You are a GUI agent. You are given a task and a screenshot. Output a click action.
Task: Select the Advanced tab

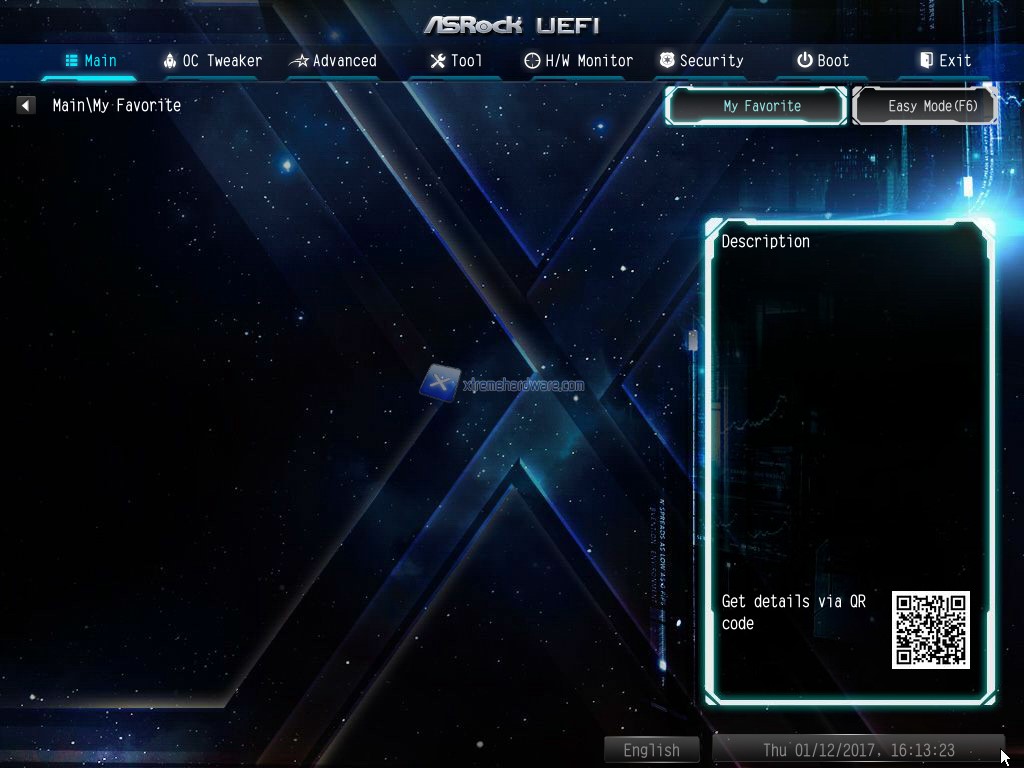333,61
